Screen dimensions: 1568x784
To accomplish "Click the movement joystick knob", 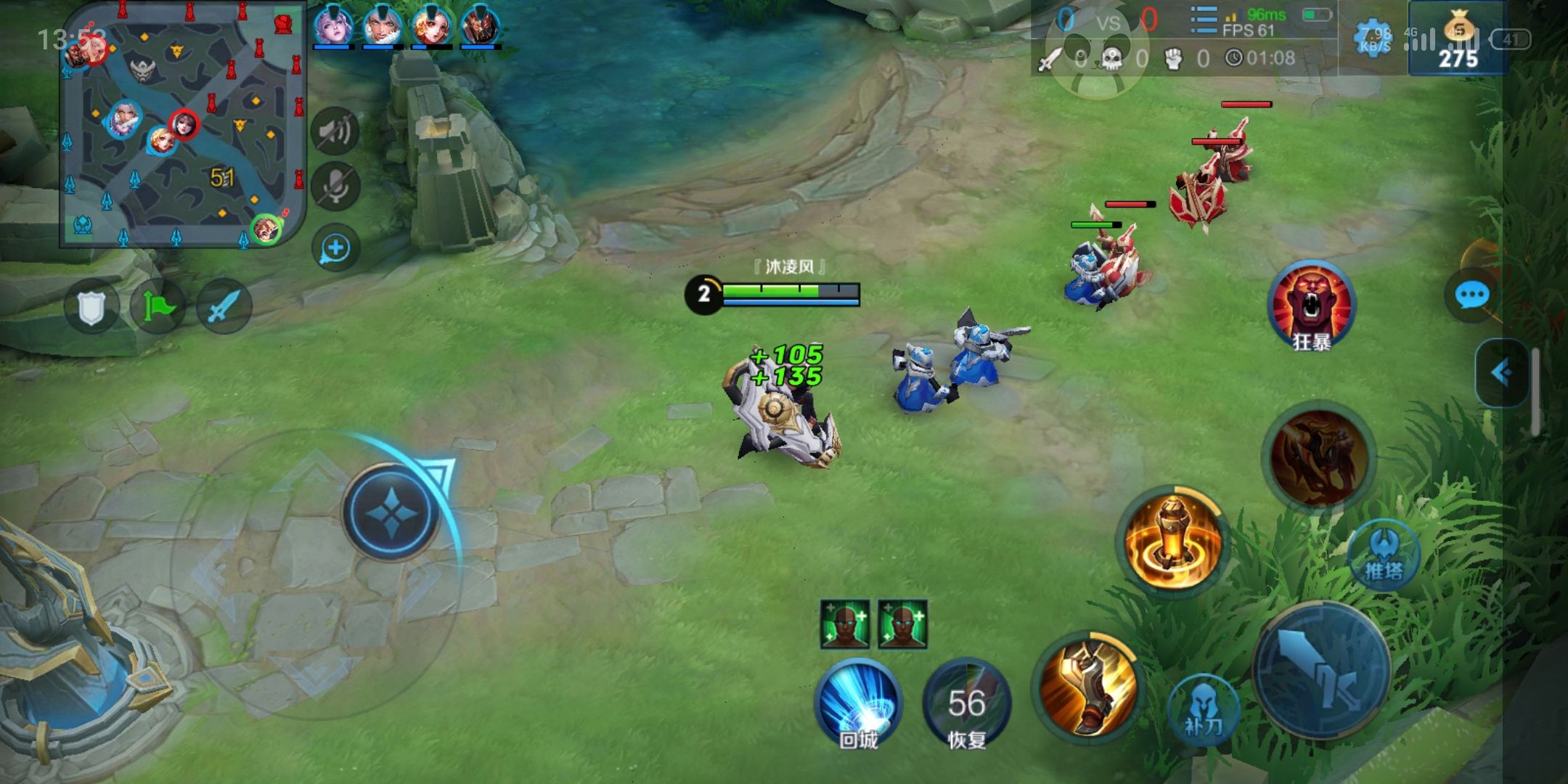I will pyautogui.click(x=391, y=513).
